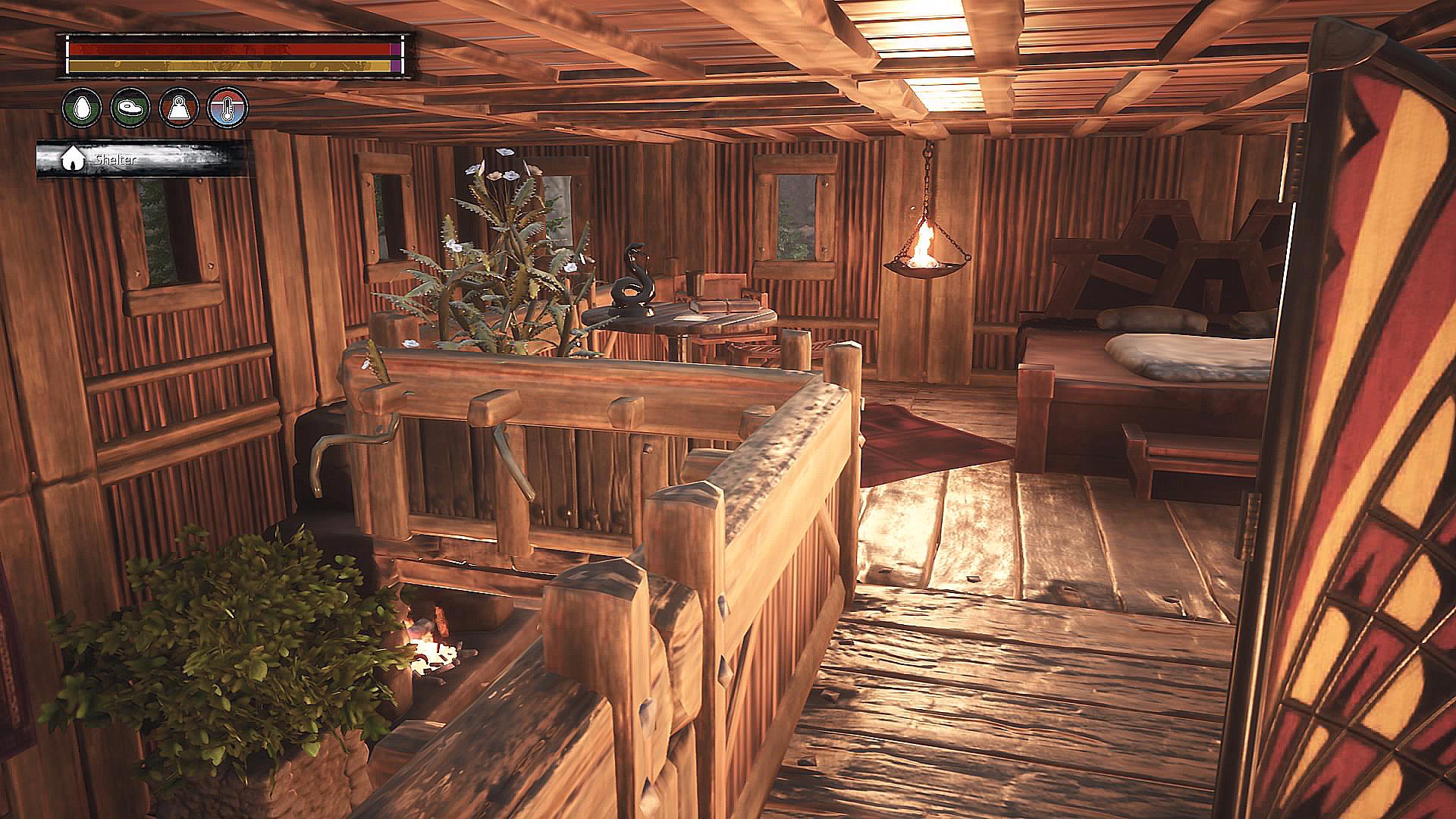The height and width of the screenshot is (819, 1456).
Task: Select the steak food status icon
Action: (x=131, y=107)
